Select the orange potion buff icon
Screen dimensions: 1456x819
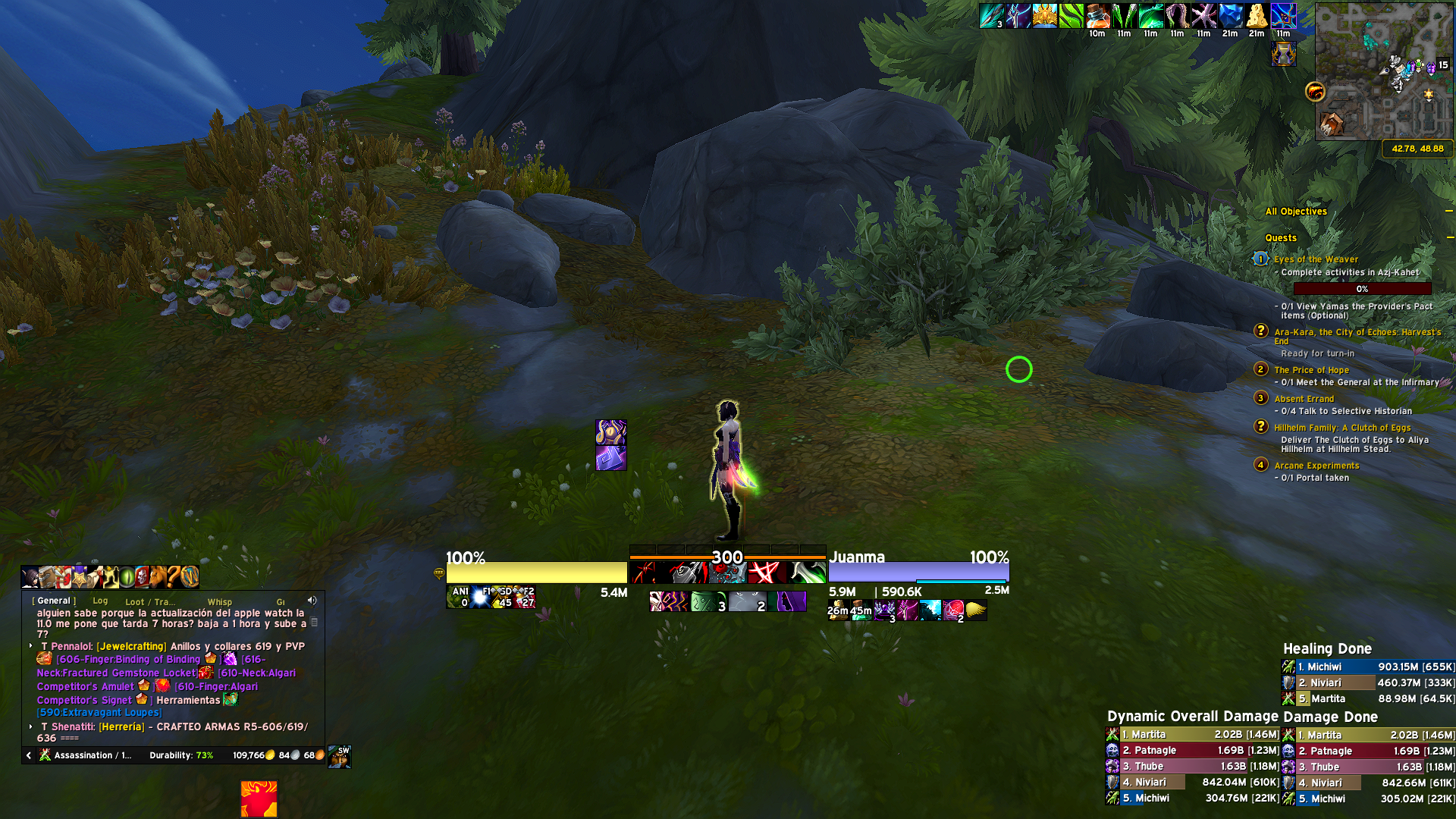pos(1097,16)
